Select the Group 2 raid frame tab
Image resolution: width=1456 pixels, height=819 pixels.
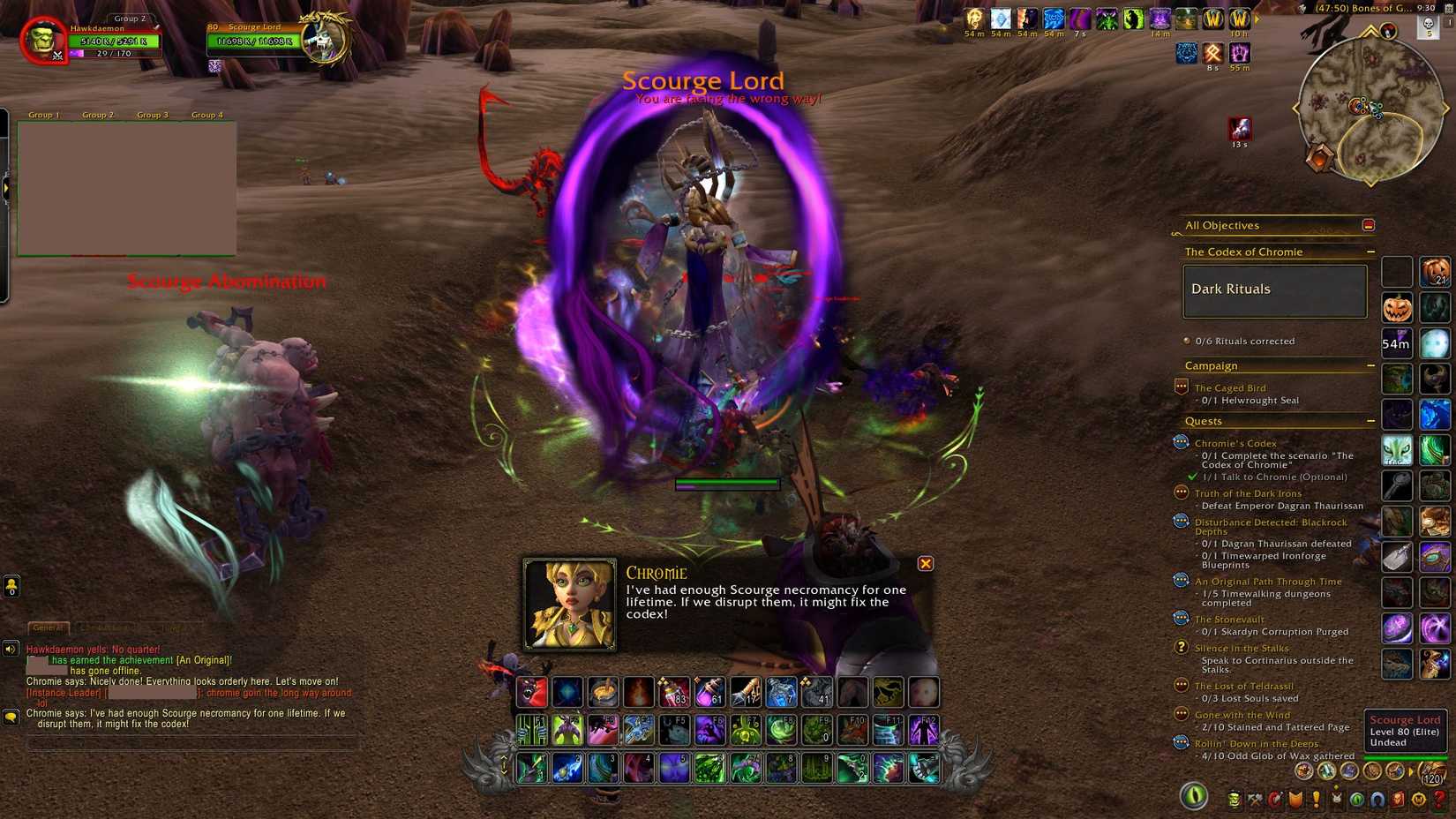pos(97,115)
